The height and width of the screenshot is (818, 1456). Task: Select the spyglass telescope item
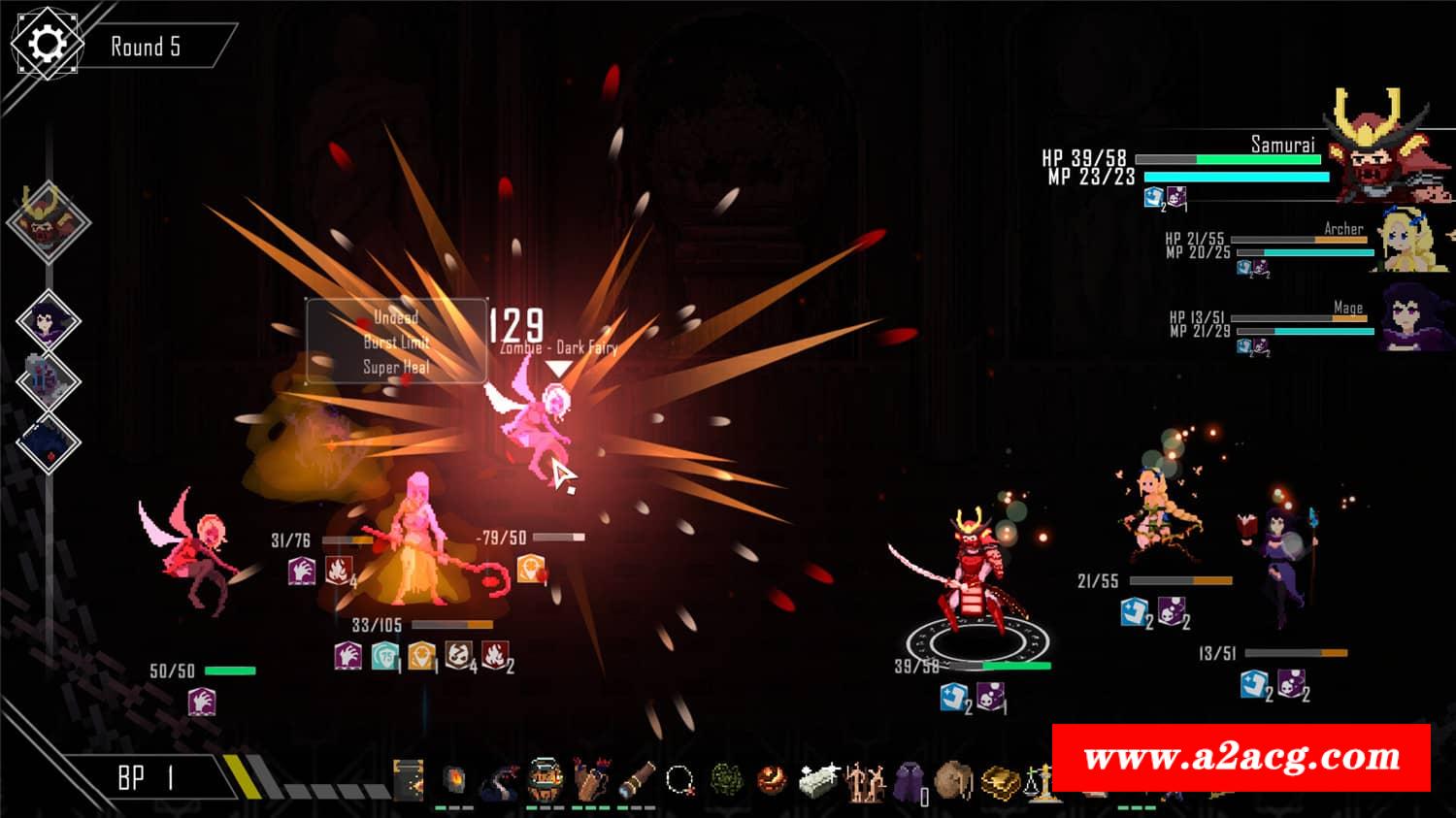[637, 779]
